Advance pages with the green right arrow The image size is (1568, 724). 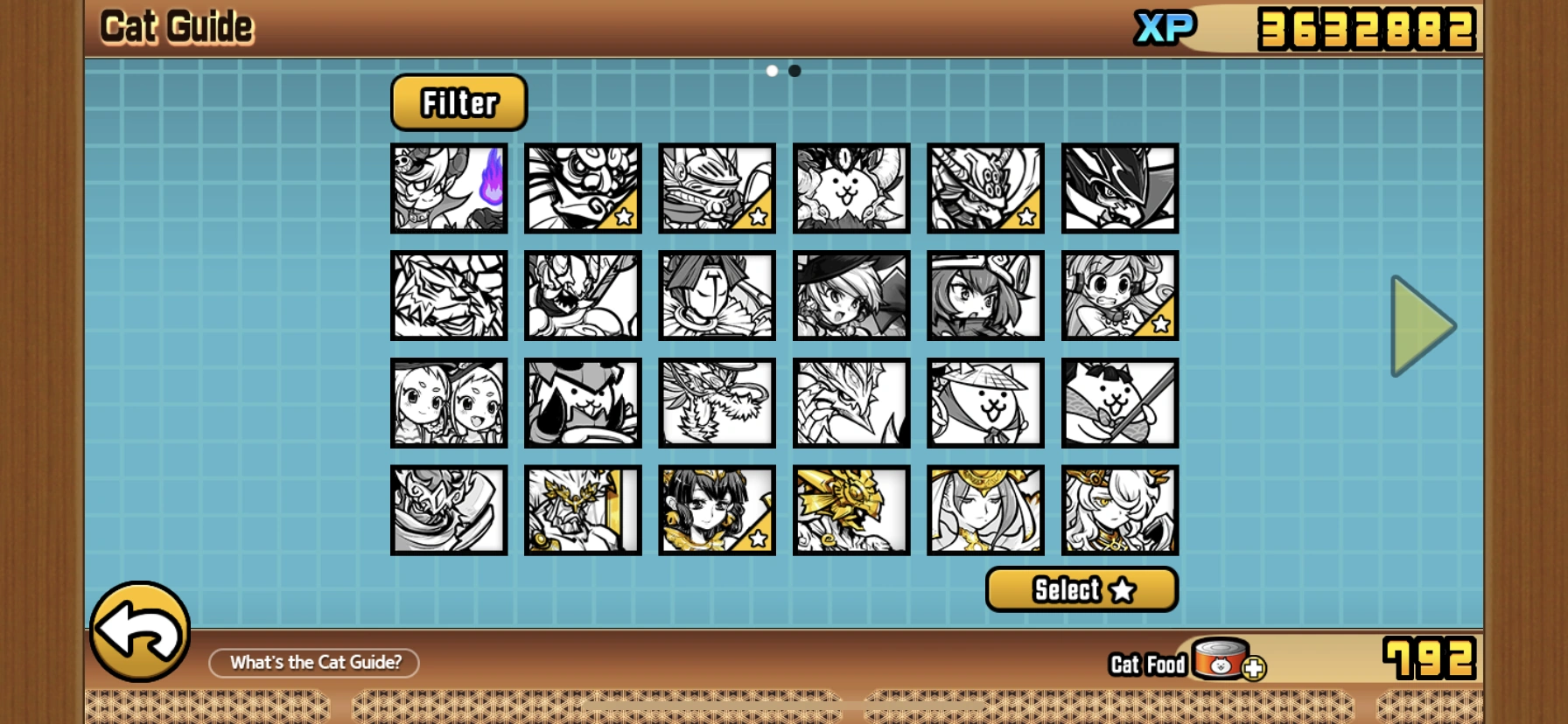coord(1424,326)
